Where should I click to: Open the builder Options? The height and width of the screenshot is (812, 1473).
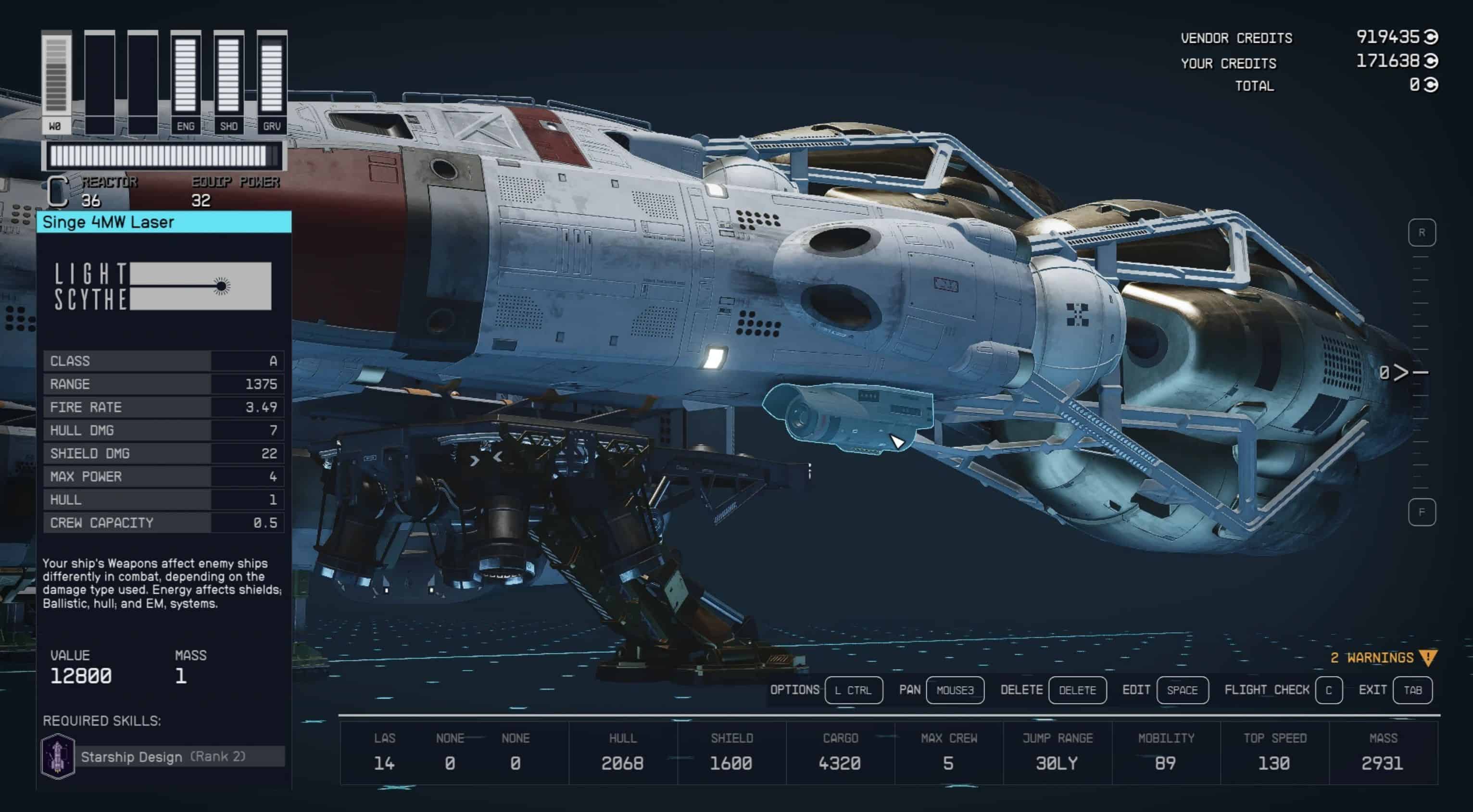click(x=853, y=690)
